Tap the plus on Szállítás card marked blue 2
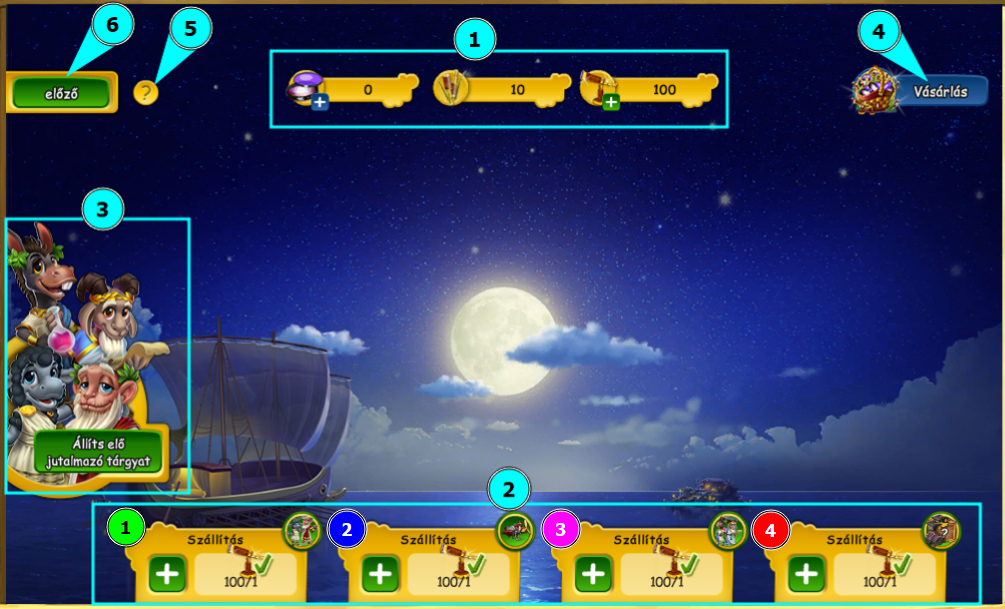Image resolution: width=1005 pixels, height=609 pixels. coord(380,574)
